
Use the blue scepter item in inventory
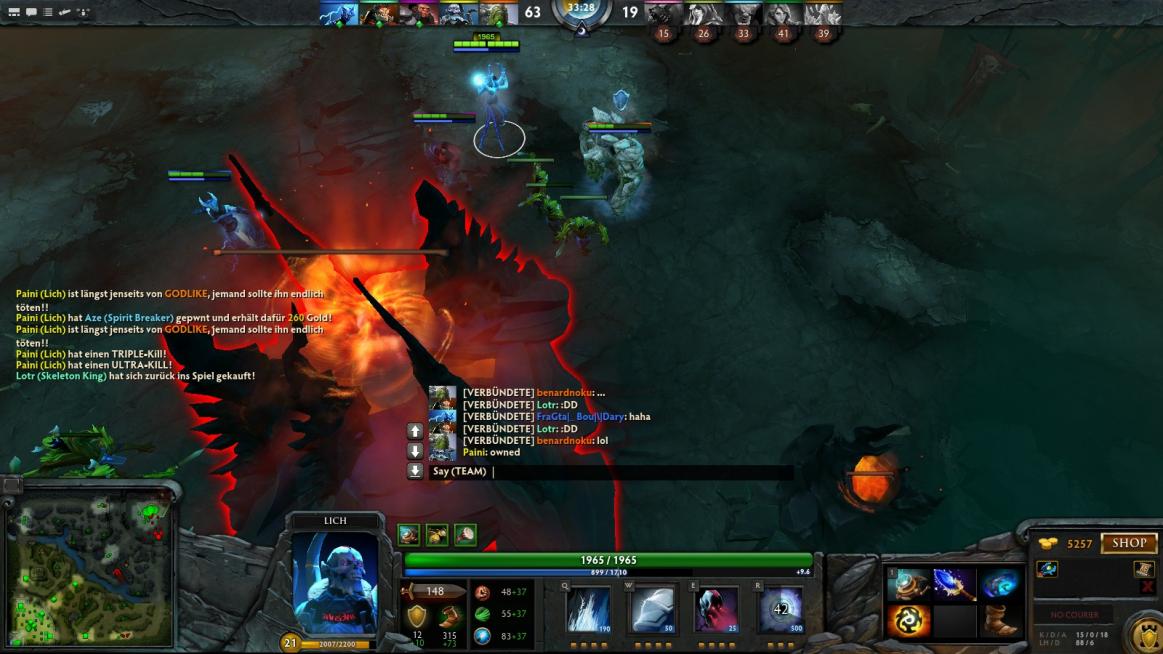954,584
